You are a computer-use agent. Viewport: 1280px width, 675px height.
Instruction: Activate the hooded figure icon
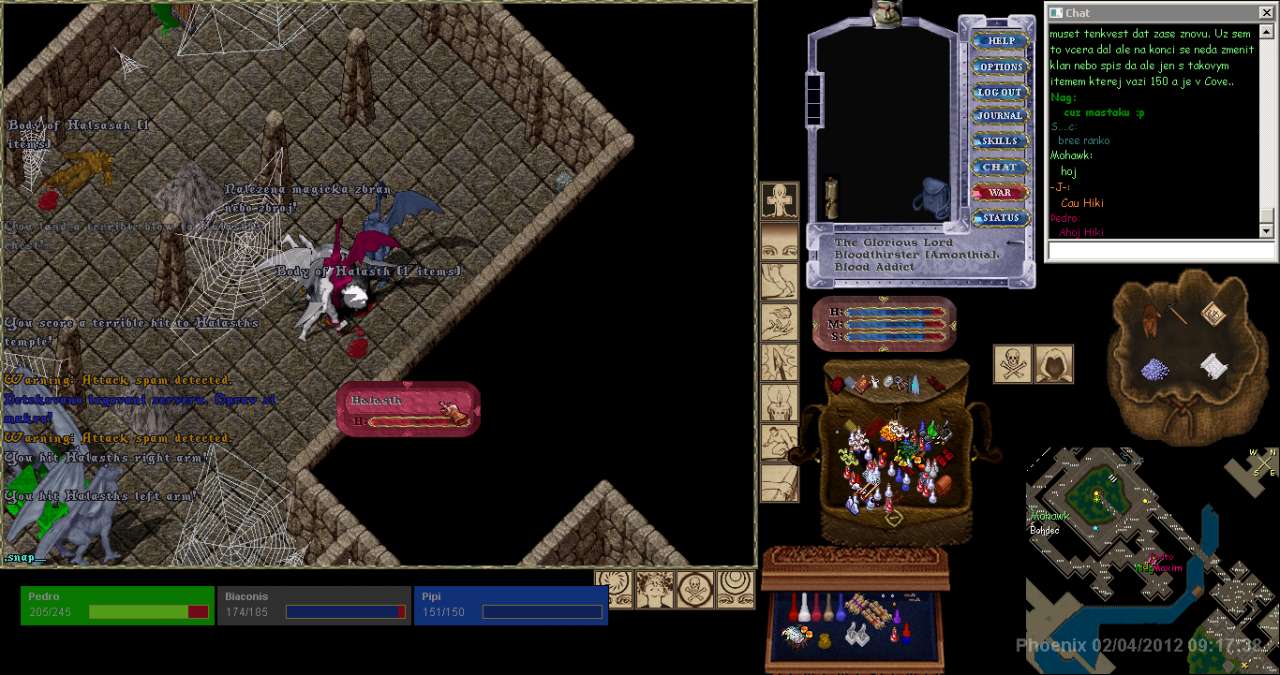[1054, 364]
